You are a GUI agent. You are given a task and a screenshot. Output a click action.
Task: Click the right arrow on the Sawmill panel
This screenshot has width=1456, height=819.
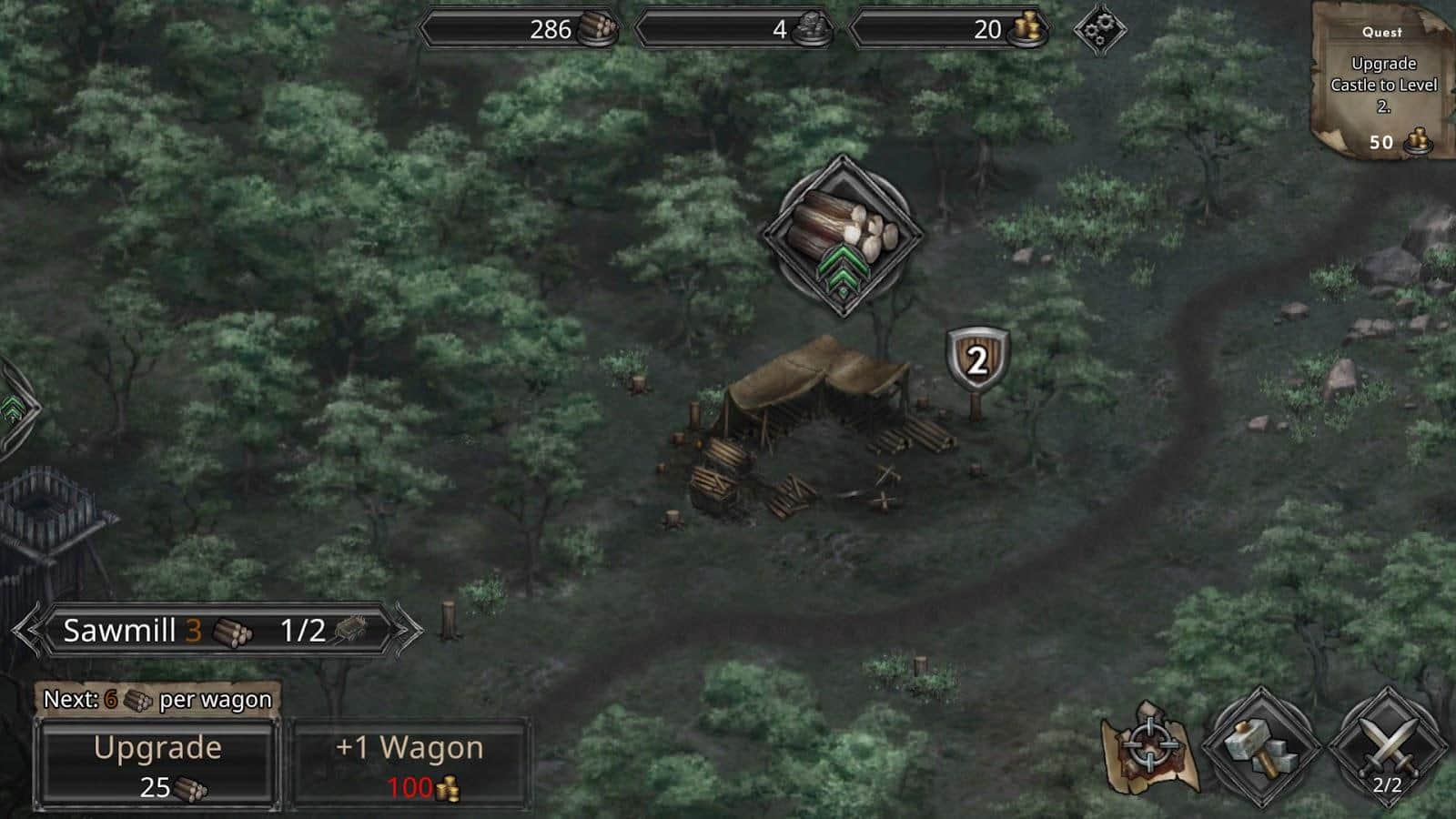400,628
